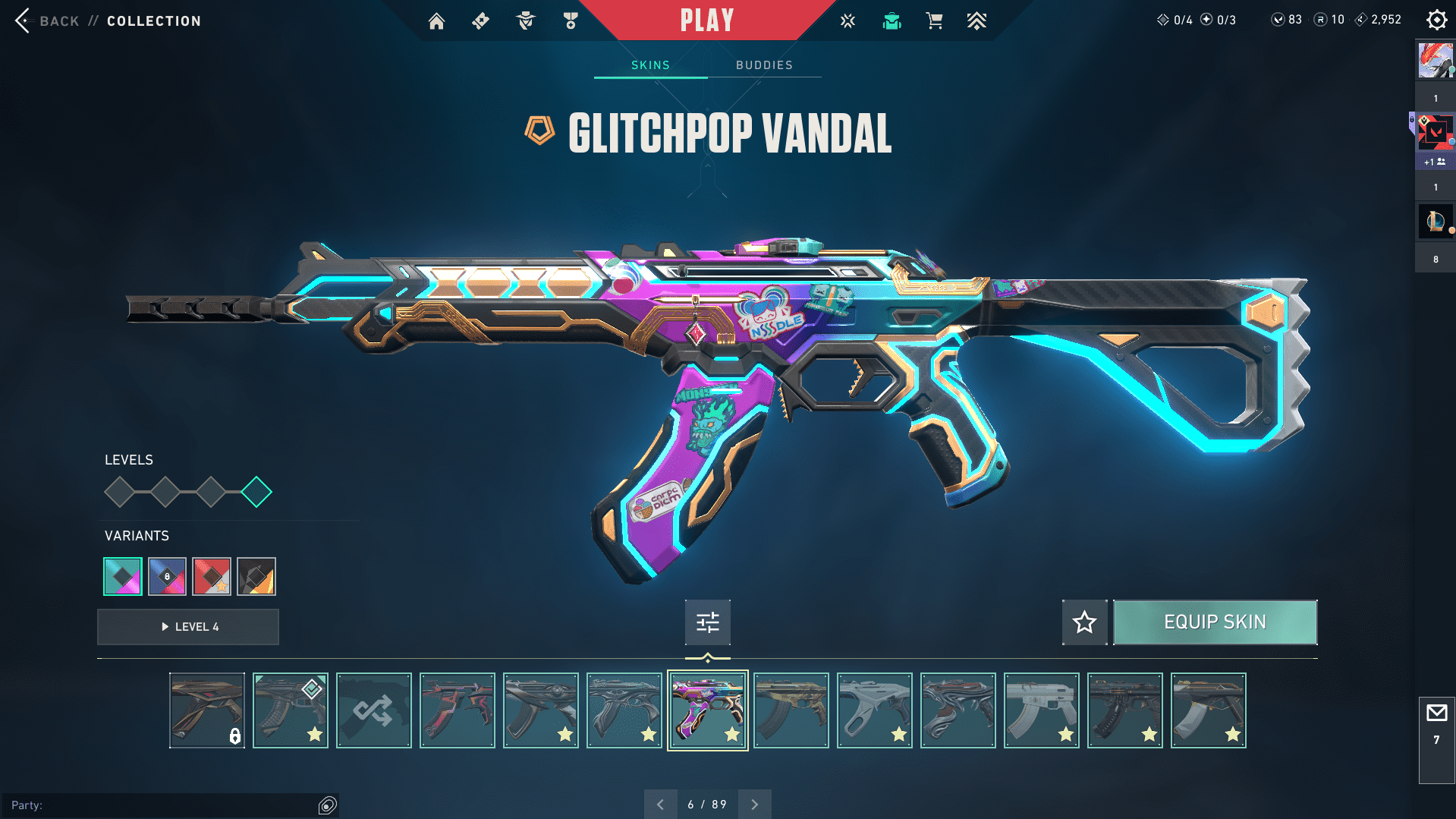Open the skin filter sliders button
This screenshot has width=1456, height=819.
[x=707, y=622]
